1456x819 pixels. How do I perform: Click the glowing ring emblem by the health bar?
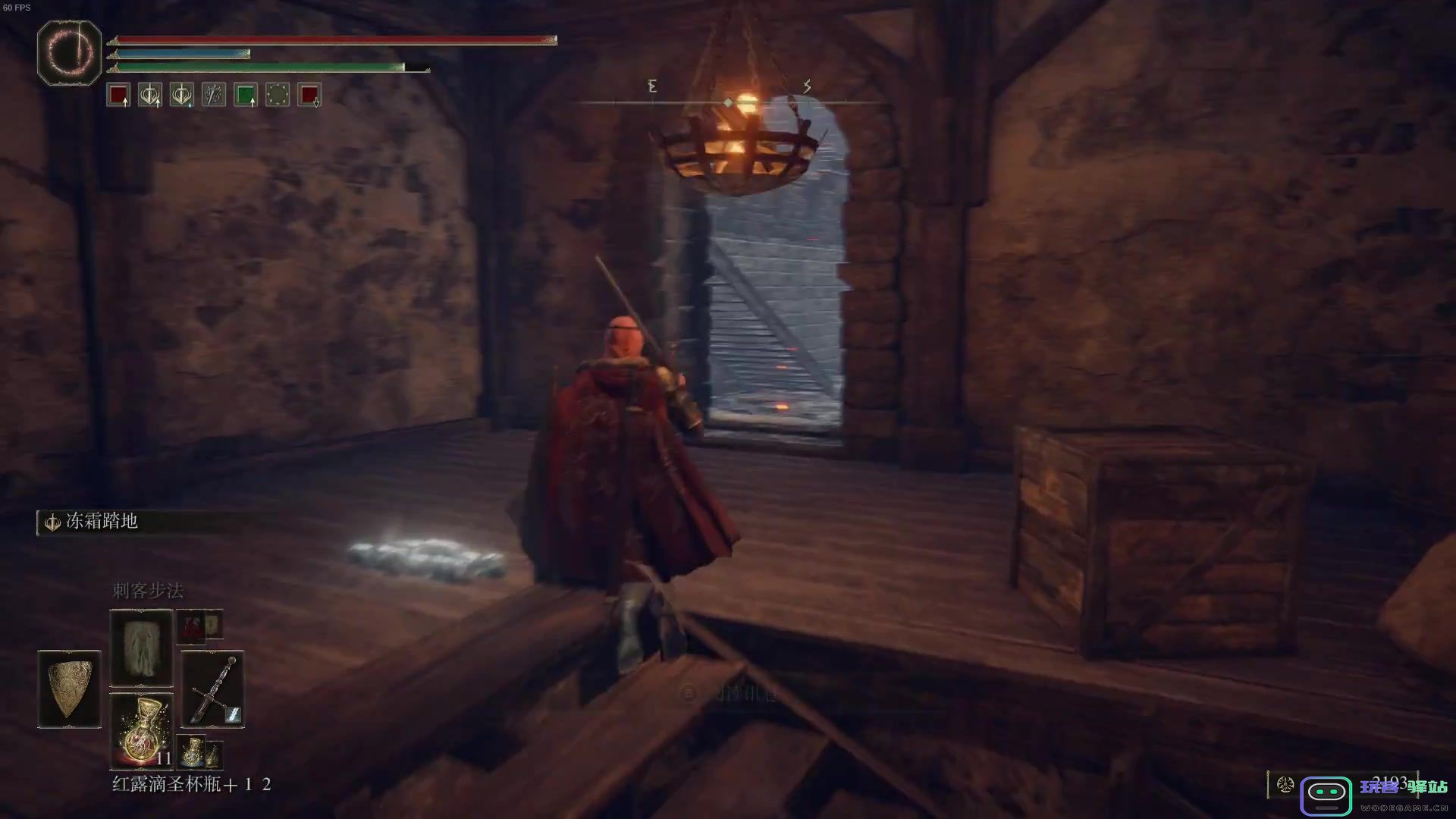(69, 52)
